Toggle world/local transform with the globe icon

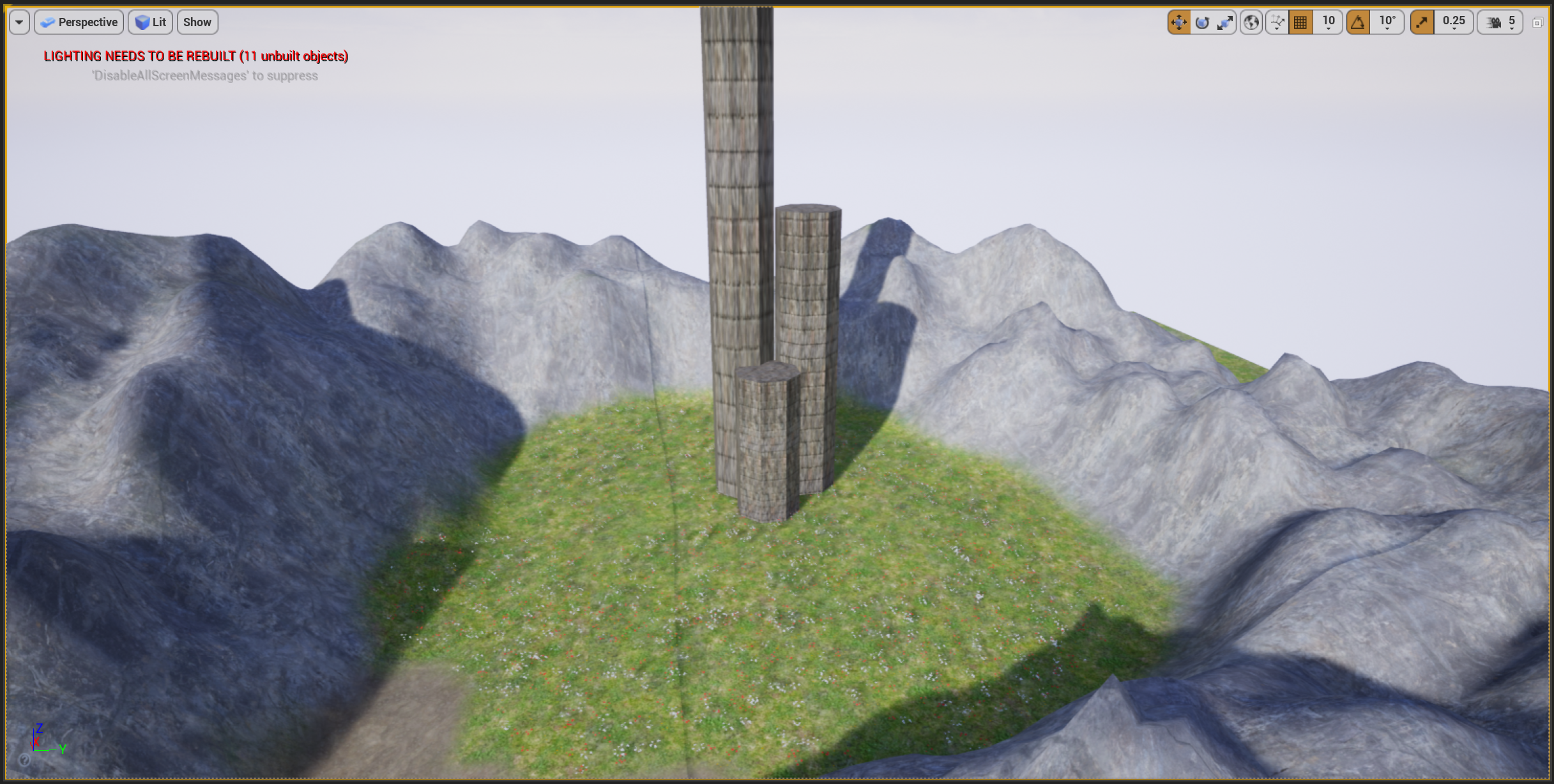pos(1252,22)
